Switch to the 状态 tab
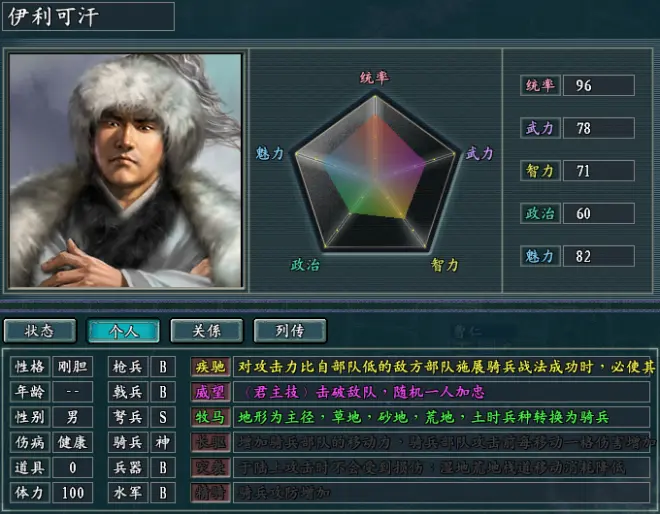The width and height of the screenshot is (660, 514). coord(40,330)
